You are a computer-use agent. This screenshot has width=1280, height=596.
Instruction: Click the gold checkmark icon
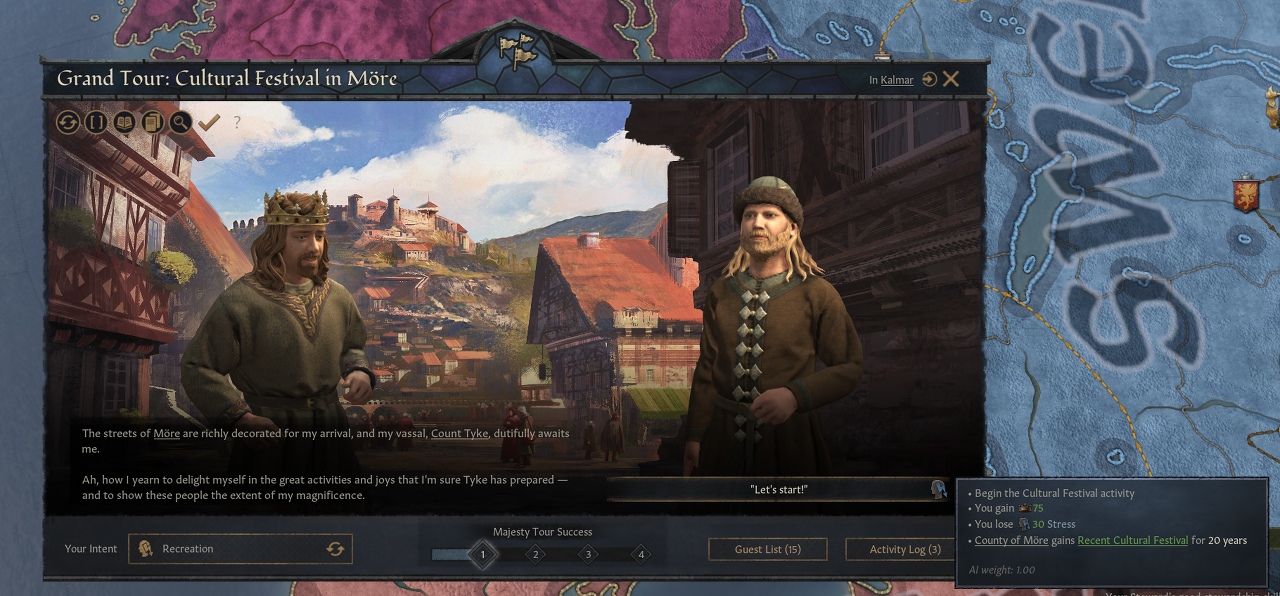tap(209, 122)
